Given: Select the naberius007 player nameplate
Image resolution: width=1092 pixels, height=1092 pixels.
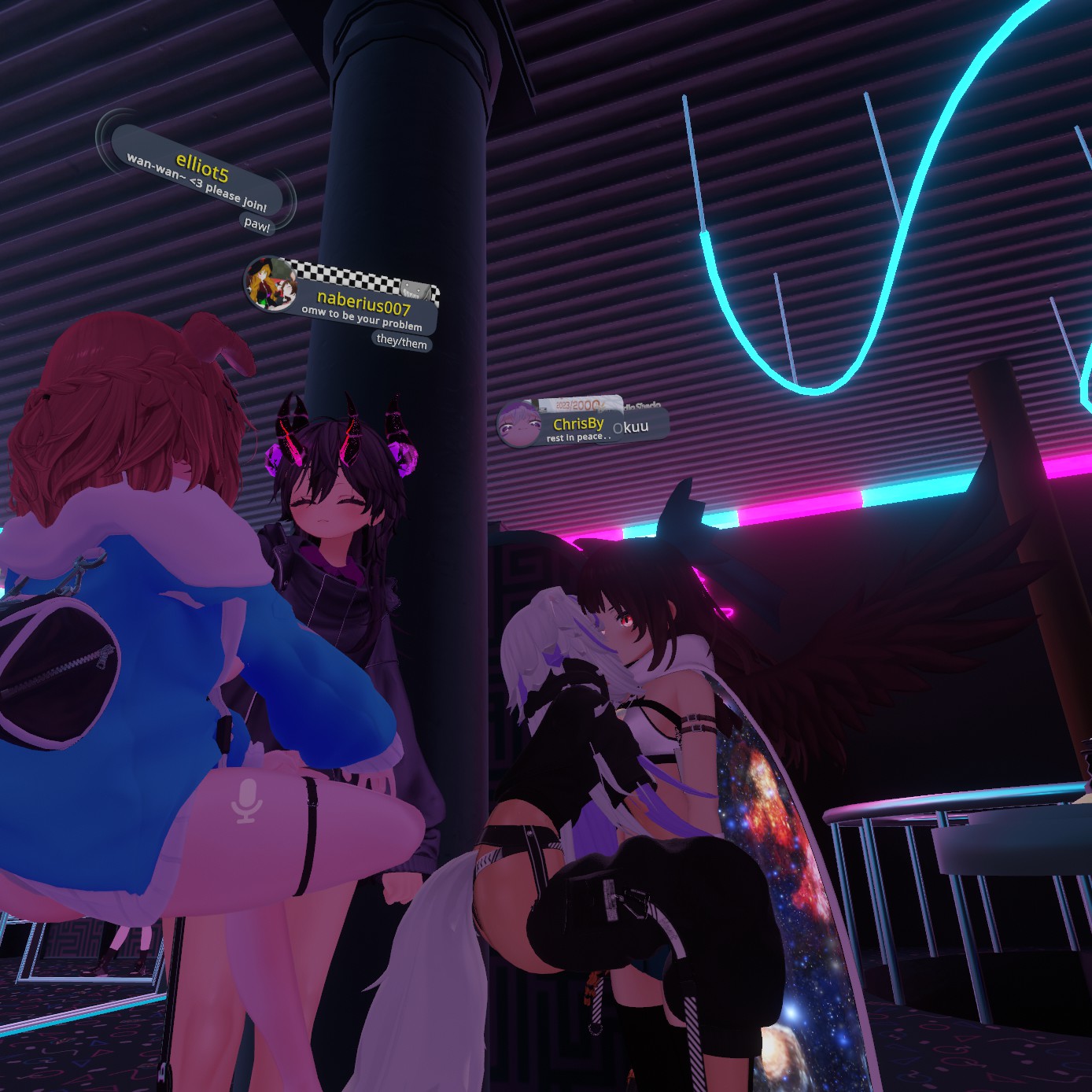Looking at the screenshot, I should (363, 304).
